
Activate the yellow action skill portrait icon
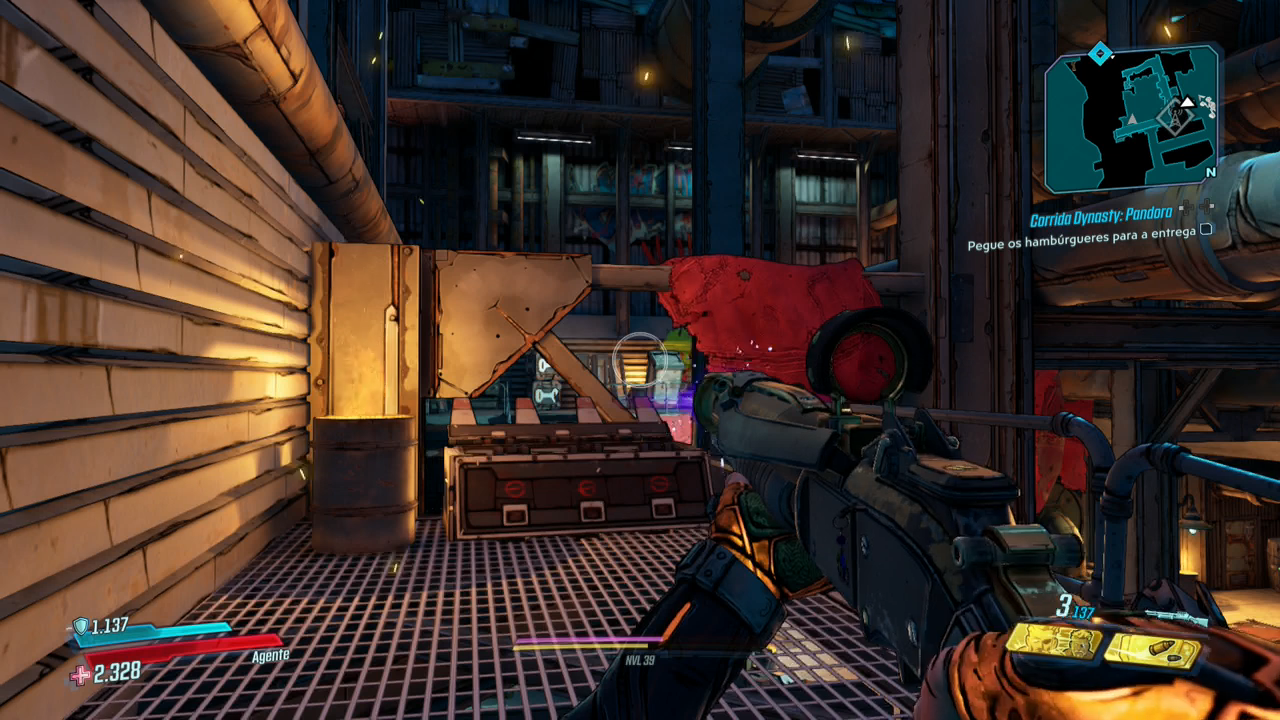[x=1054, y=640]
